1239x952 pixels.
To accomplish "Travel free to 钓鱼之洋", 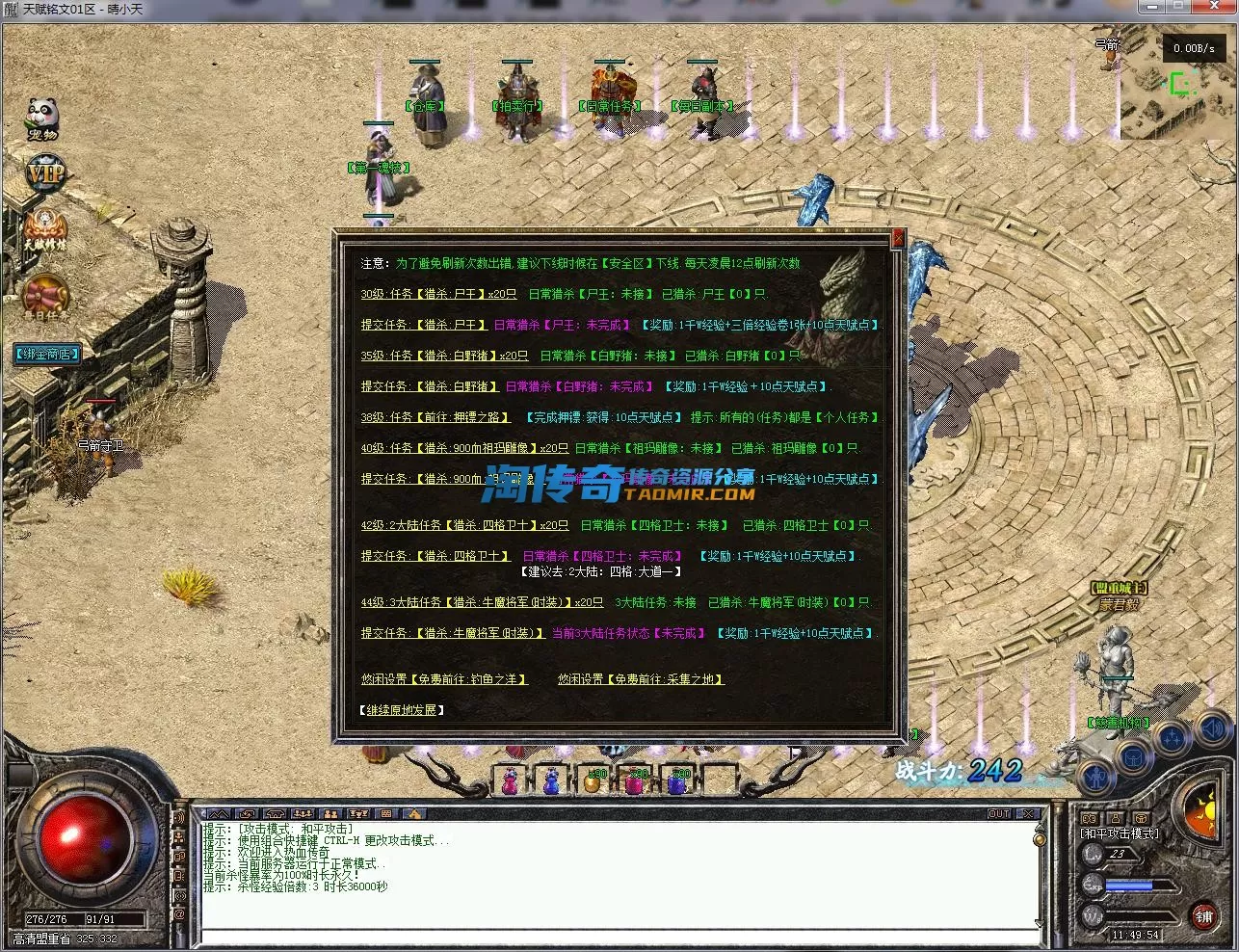I will [x=444, y=679].
